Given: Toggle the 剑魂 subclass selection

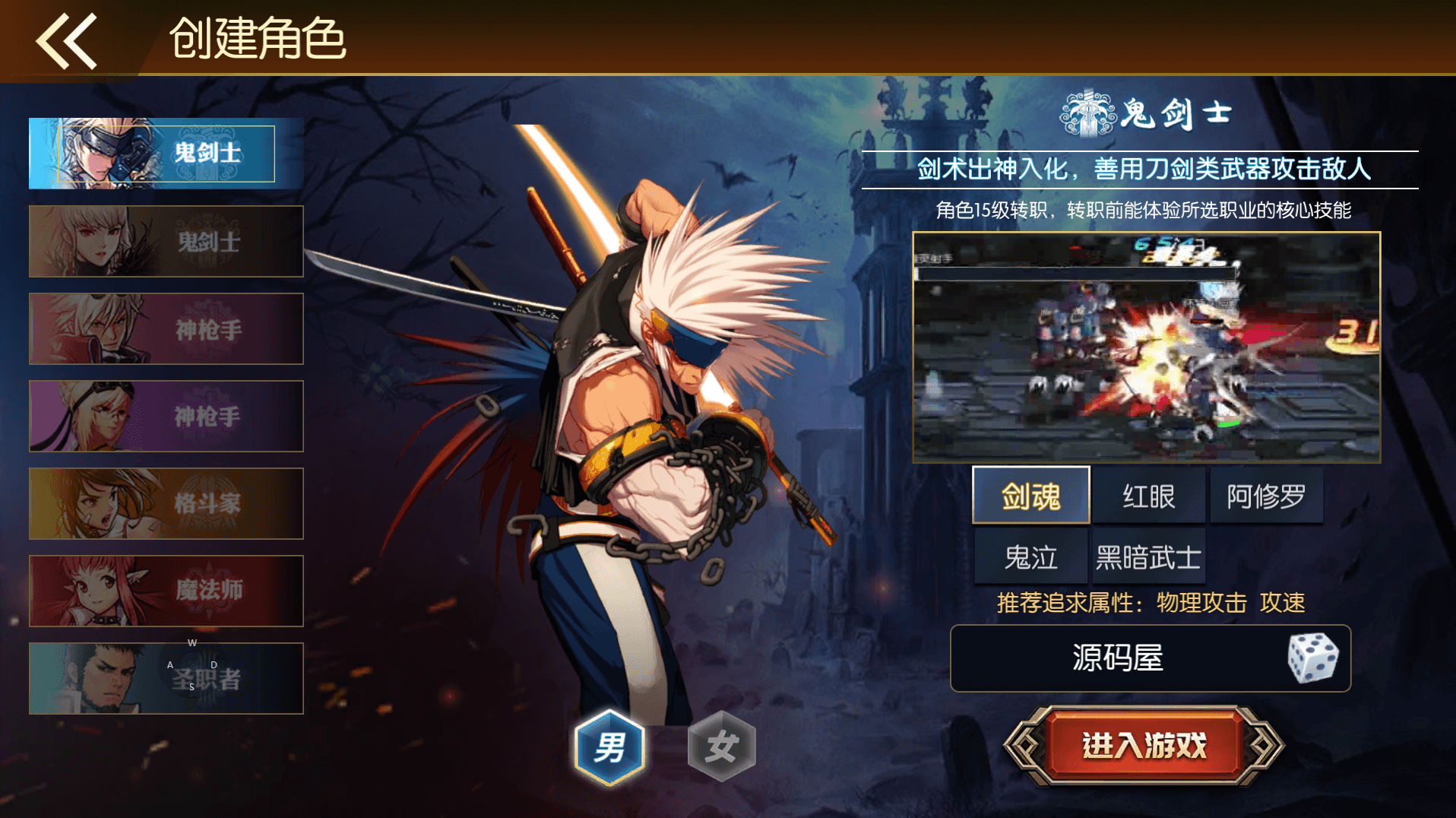Looking at the screenshot, I should coord(1030,495).
